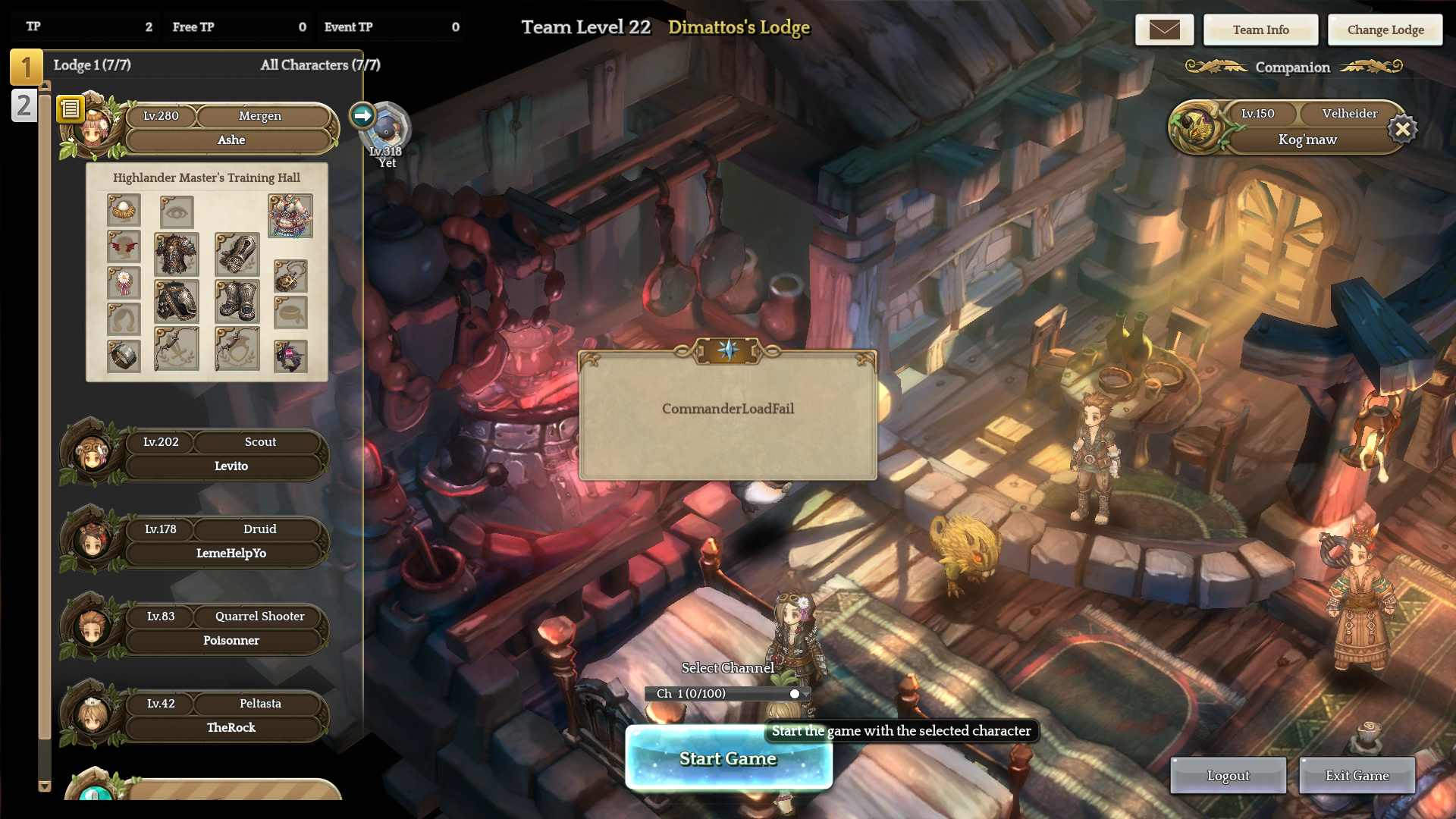Start the game with selected character

tap(728, 758)
